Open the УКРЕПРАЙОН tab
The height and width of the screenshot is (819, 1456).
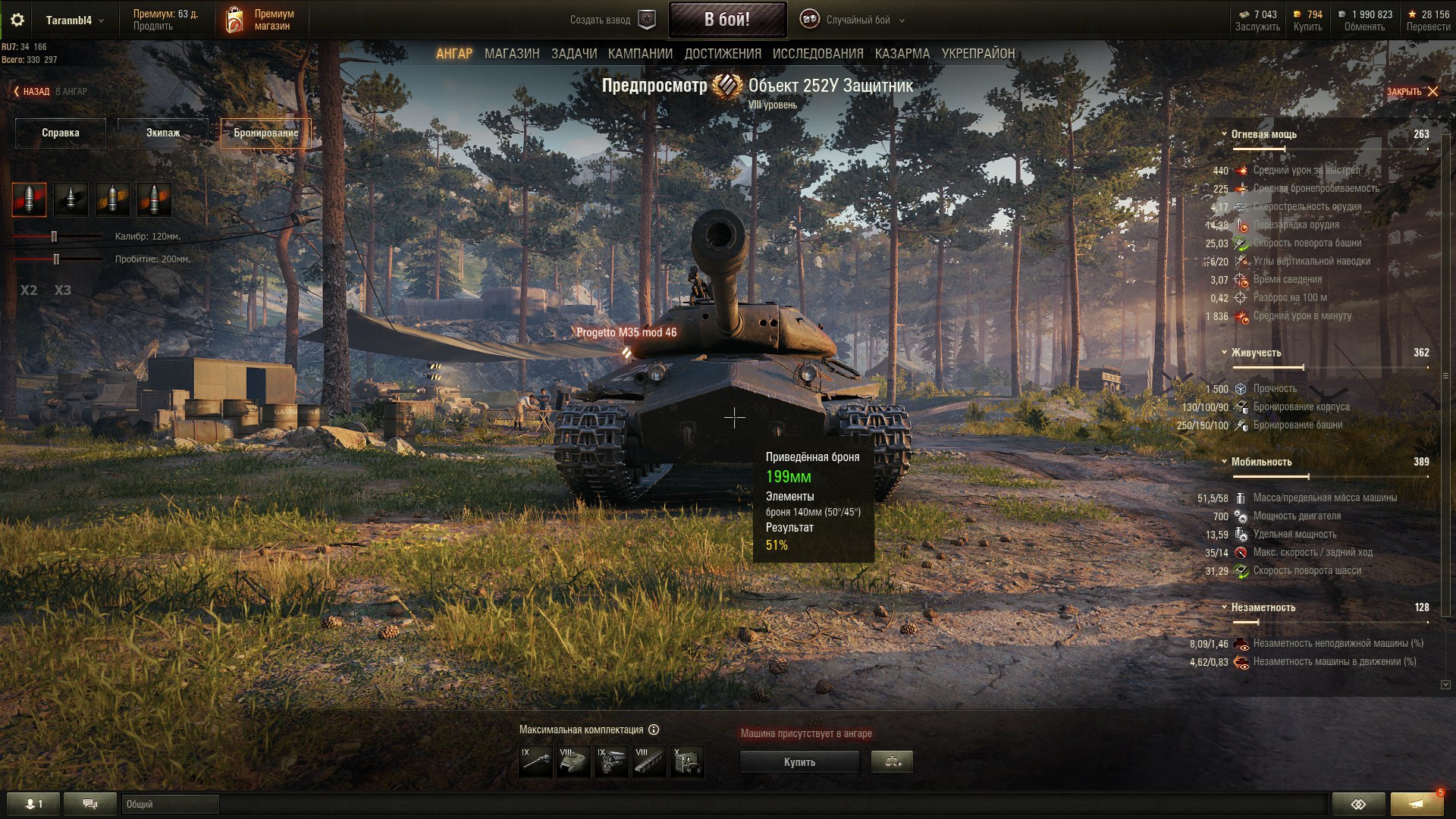[977, 54]
